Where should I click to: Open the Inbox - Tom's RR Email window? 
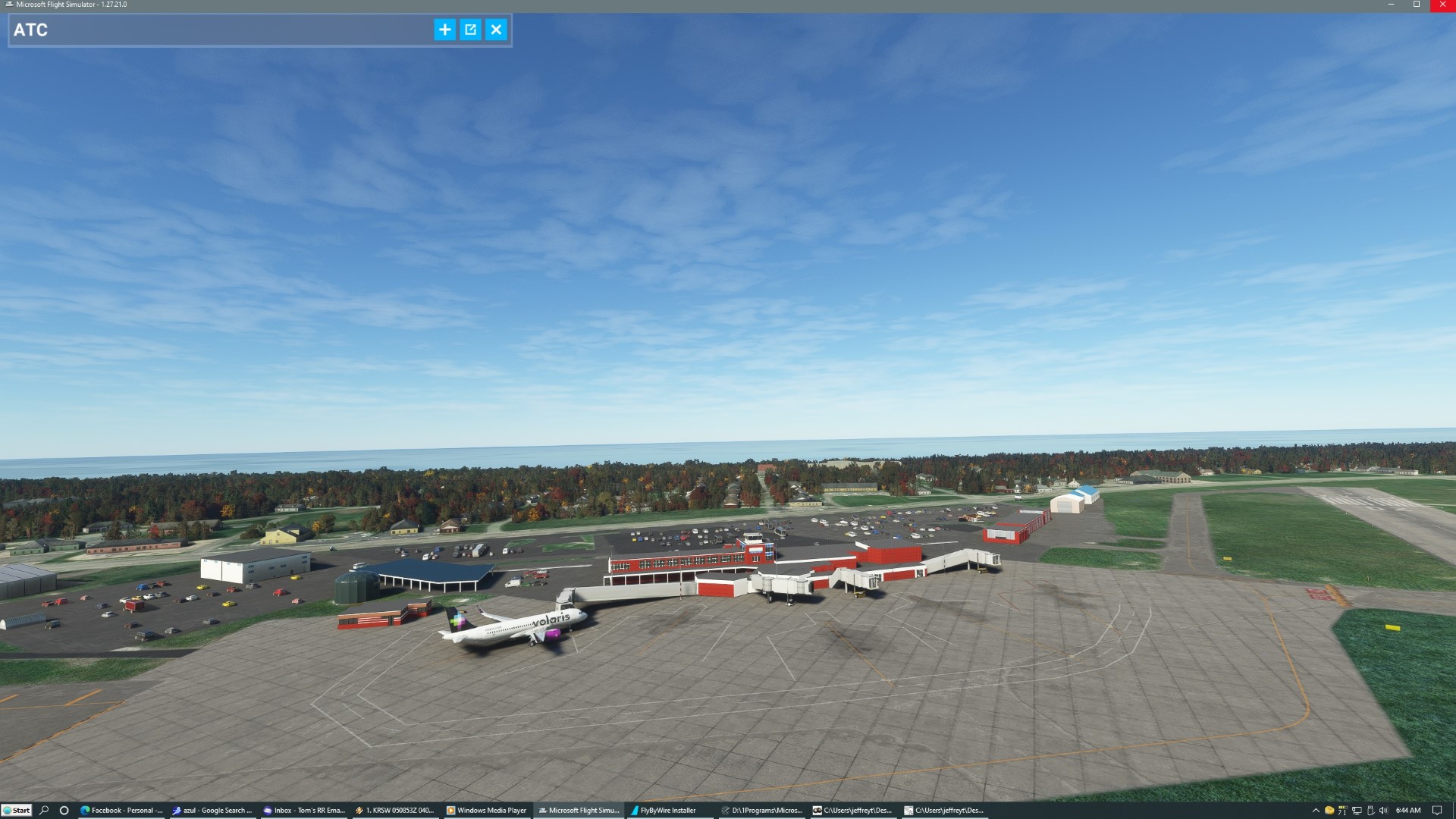[x=305, y=810]
